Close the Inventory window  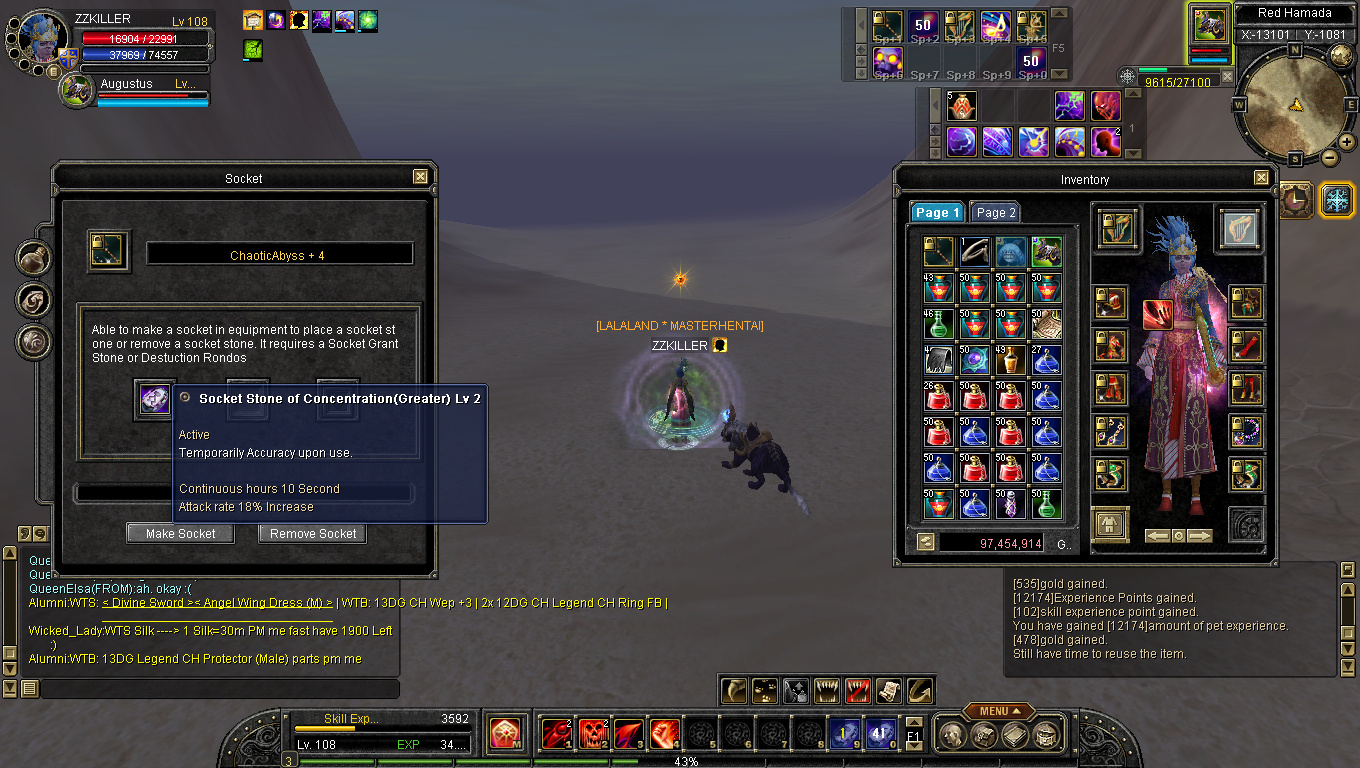pyautogui.click(x=1260, y=178)
